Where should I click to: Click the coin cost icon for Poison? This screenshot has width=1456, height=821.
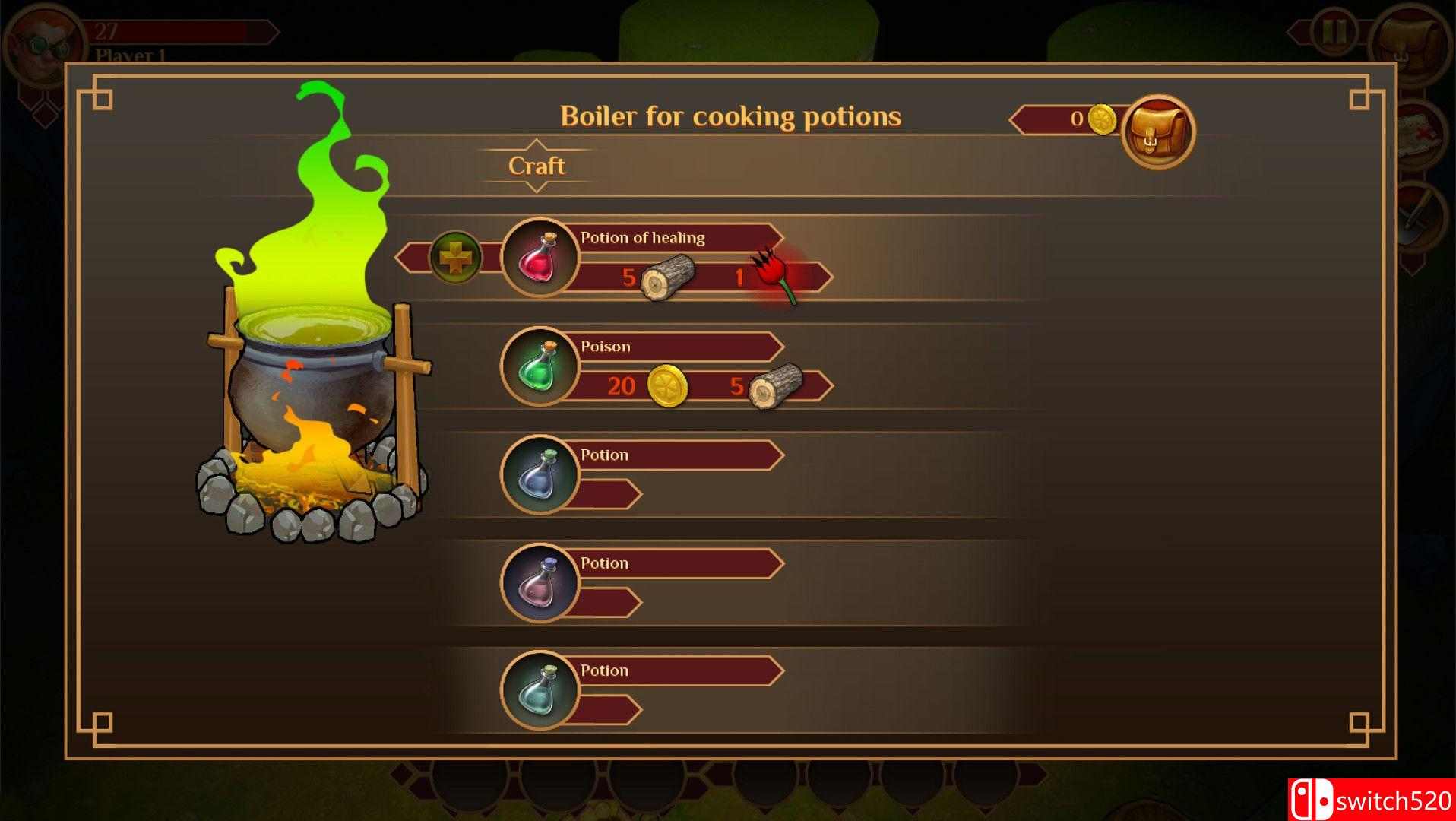tap(667, 387)
